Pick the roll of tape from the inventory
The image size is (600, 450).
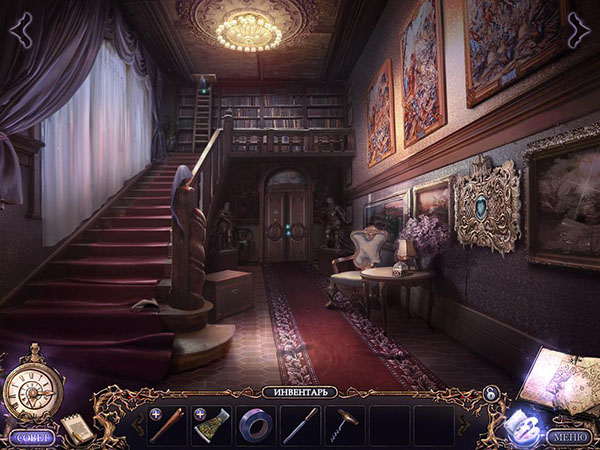coord(255,425)
